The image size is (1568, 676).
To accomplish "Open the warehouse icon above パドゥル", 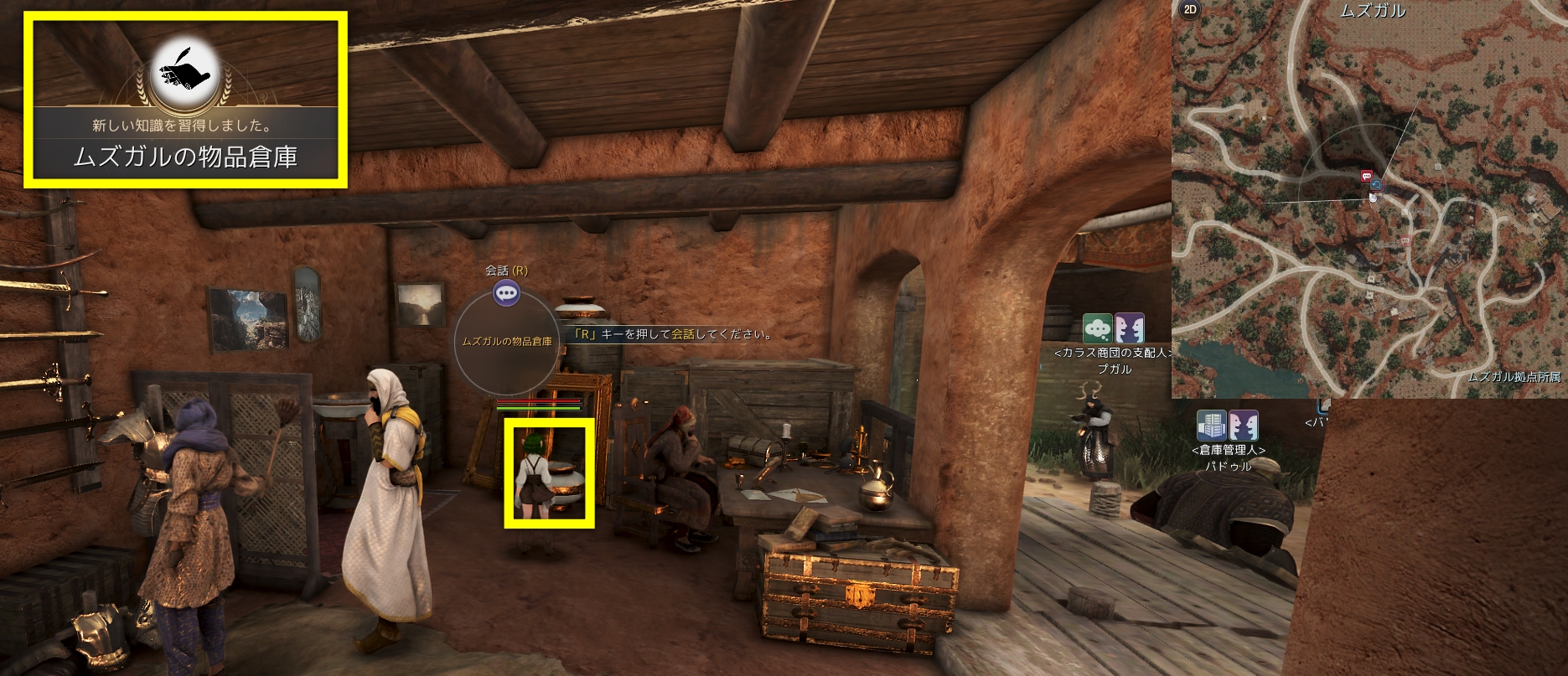I will (1211, 426).
